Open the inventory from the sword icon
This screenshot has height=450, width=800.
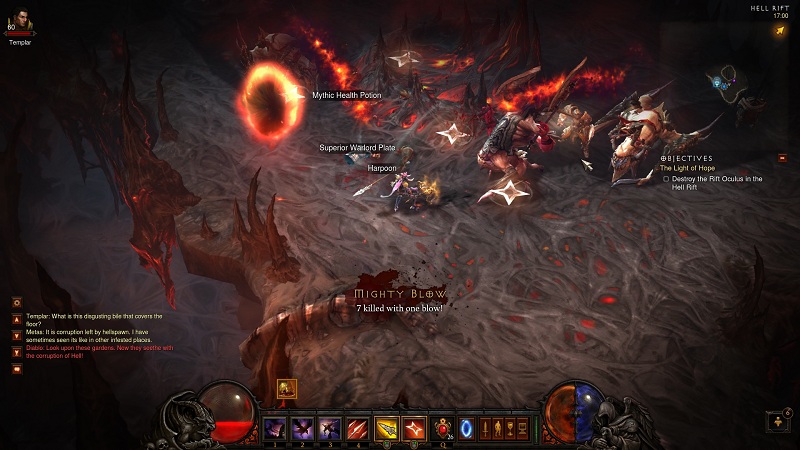(487, 429)
